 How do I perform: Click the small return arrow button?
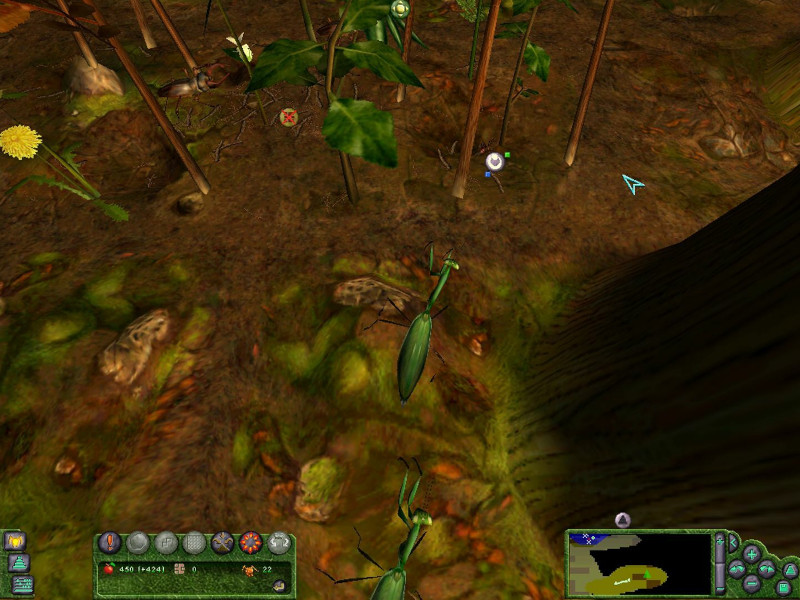(x=279, y=585)
